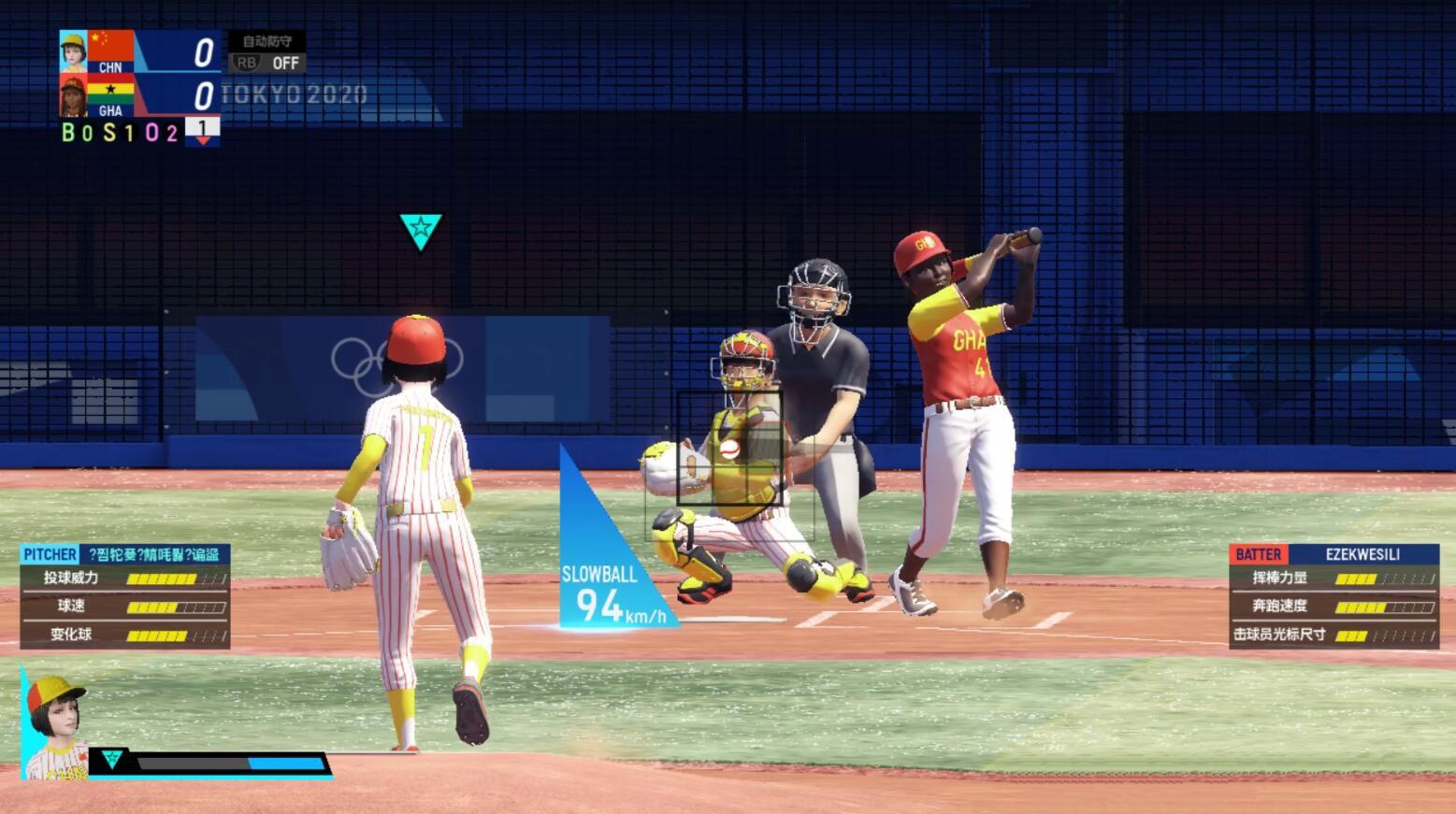The width and height of the screenshot is (1456, 814).
Task: Click the pitcher portrait with yellow cap
Action: click(x=55, y=726)
